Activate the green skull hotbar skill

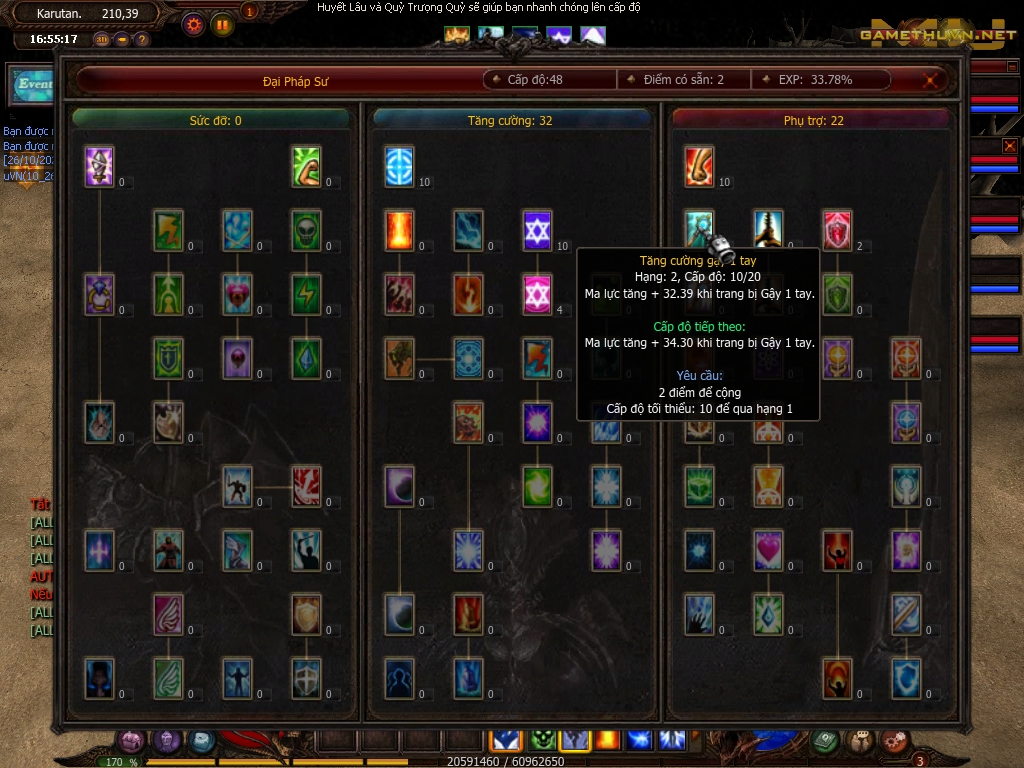pos(542,740)
